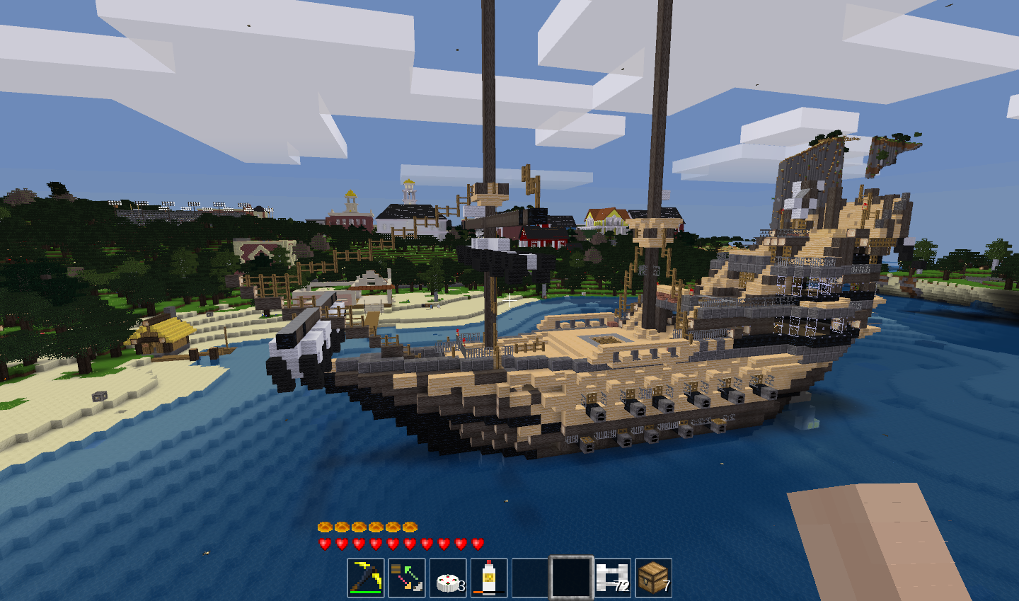
Task: Pick the white rail item stack of 72
Action: pos(612,577)
